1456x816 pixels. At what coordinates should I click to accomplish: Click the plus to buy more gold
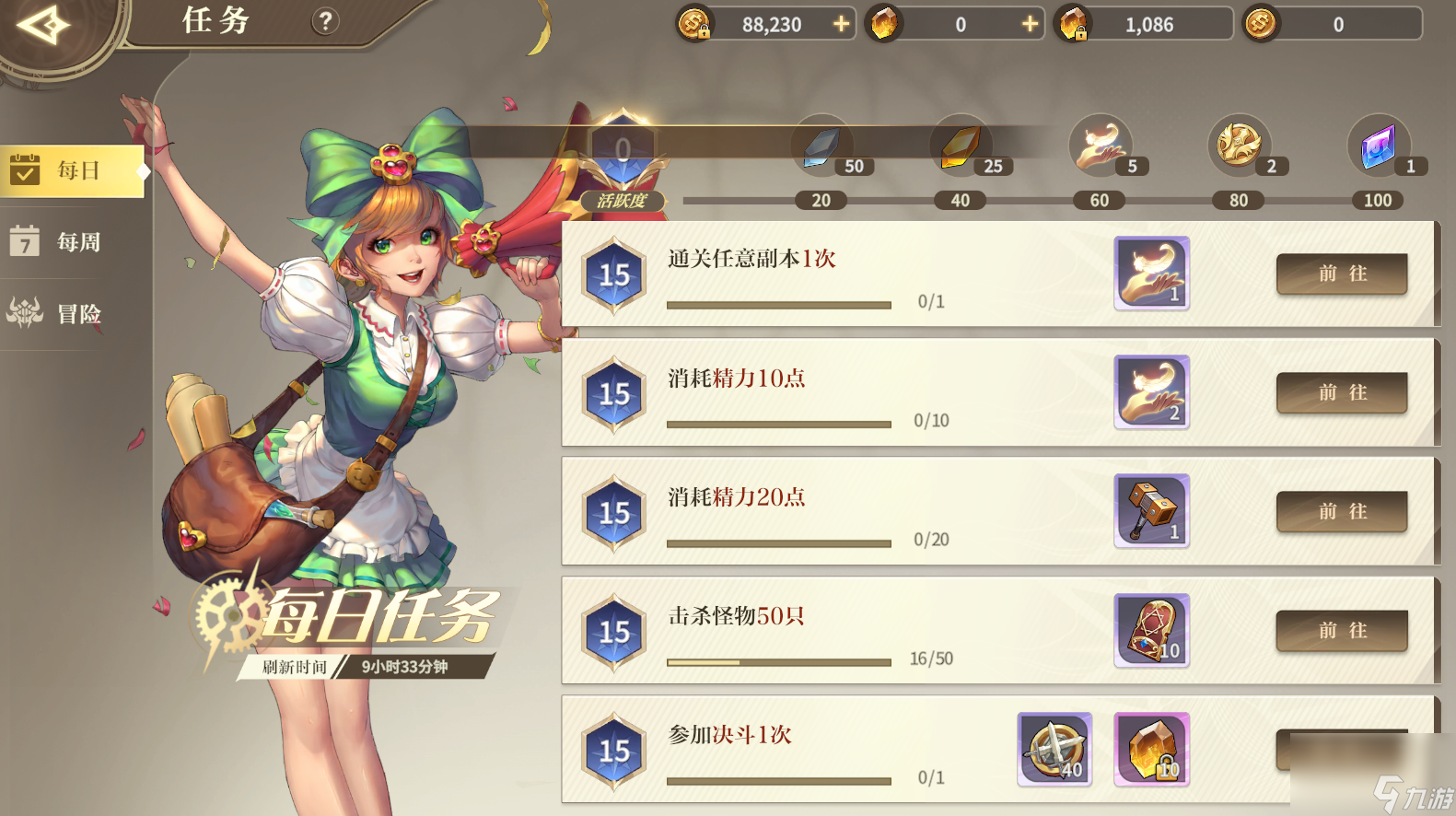pyautogui.click(x=839, y=24)
